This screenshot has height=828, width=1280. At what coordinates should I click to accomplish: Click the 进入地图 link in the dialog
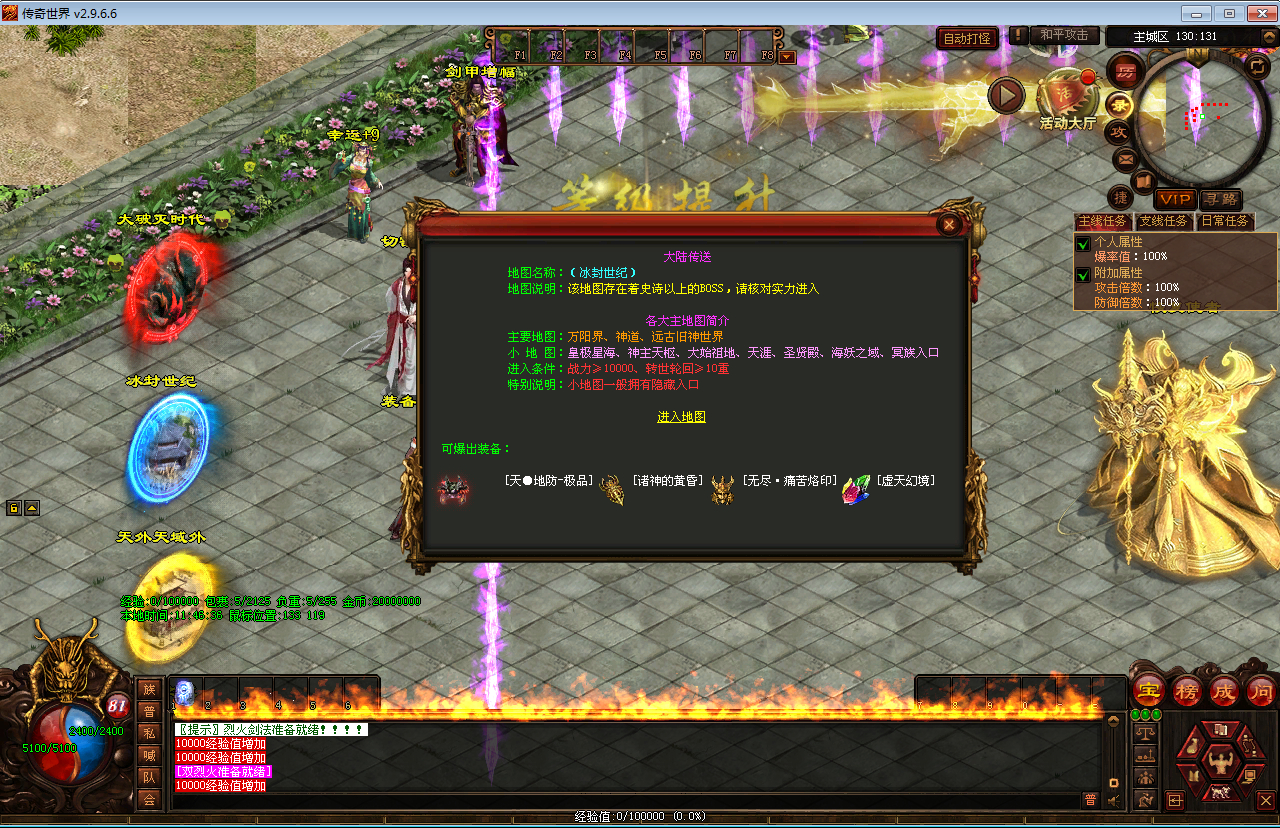click(682, 417)
